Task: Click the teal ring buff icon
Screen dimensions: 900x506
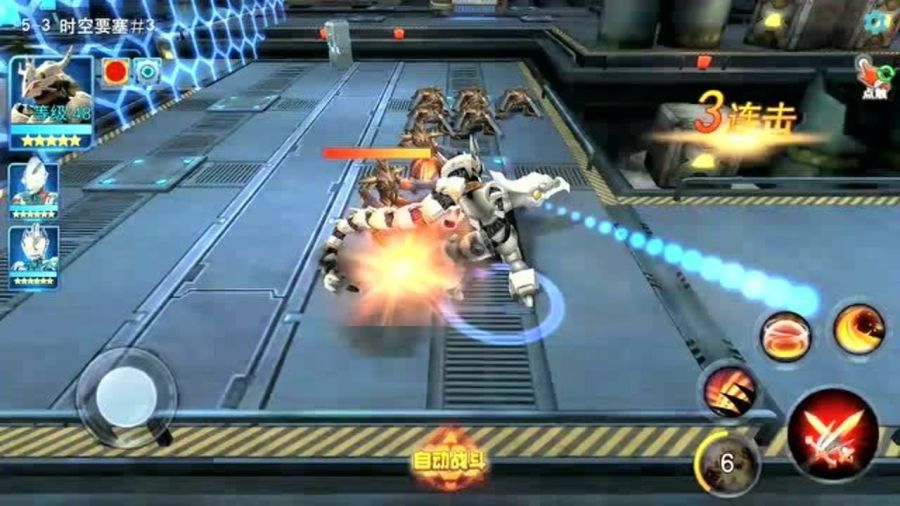Action: click(x=147, y=72)
